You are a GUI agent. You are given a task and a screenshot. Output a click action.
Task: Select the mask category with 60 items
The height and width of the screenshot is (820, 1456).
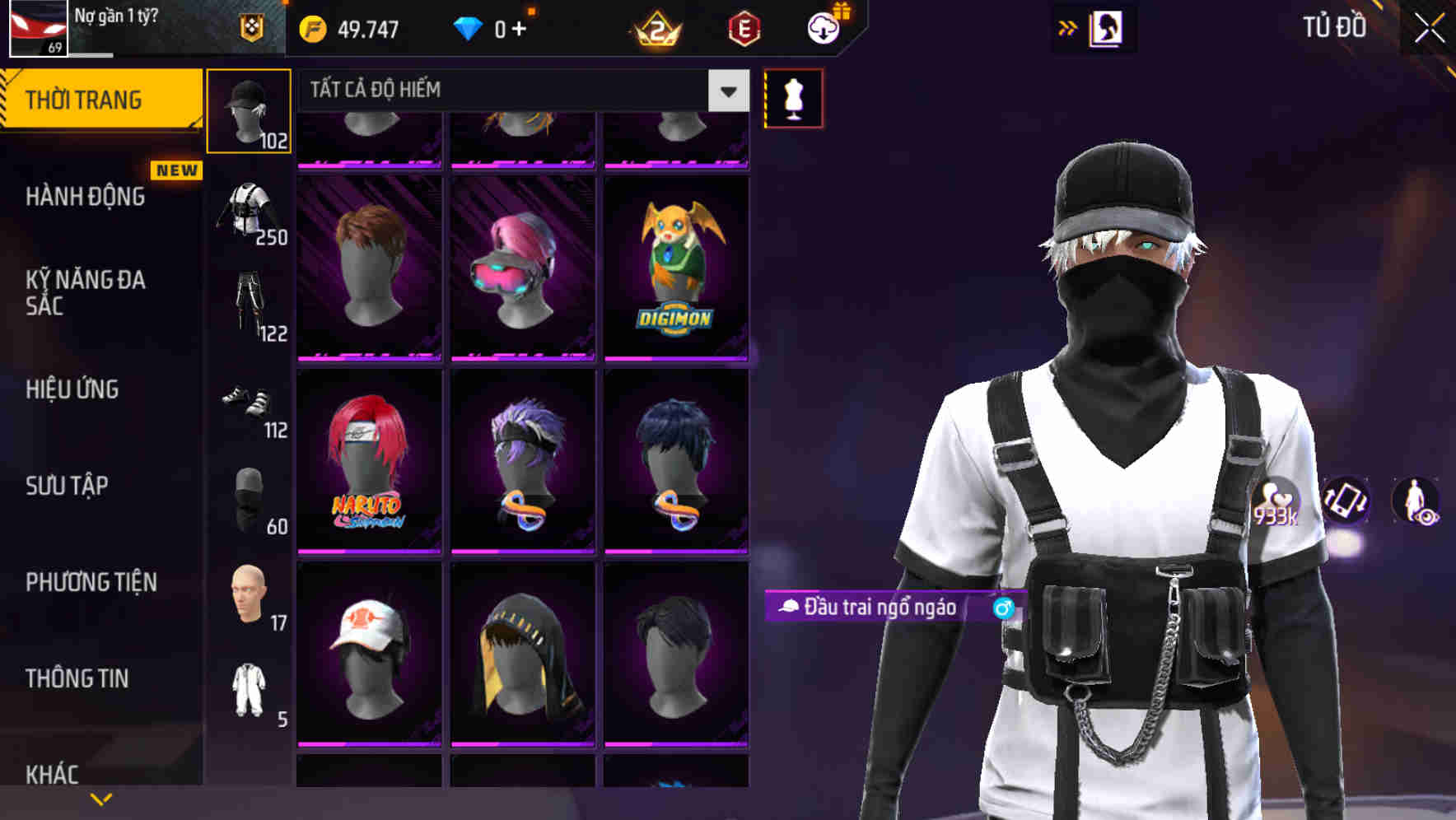[249, 494]
